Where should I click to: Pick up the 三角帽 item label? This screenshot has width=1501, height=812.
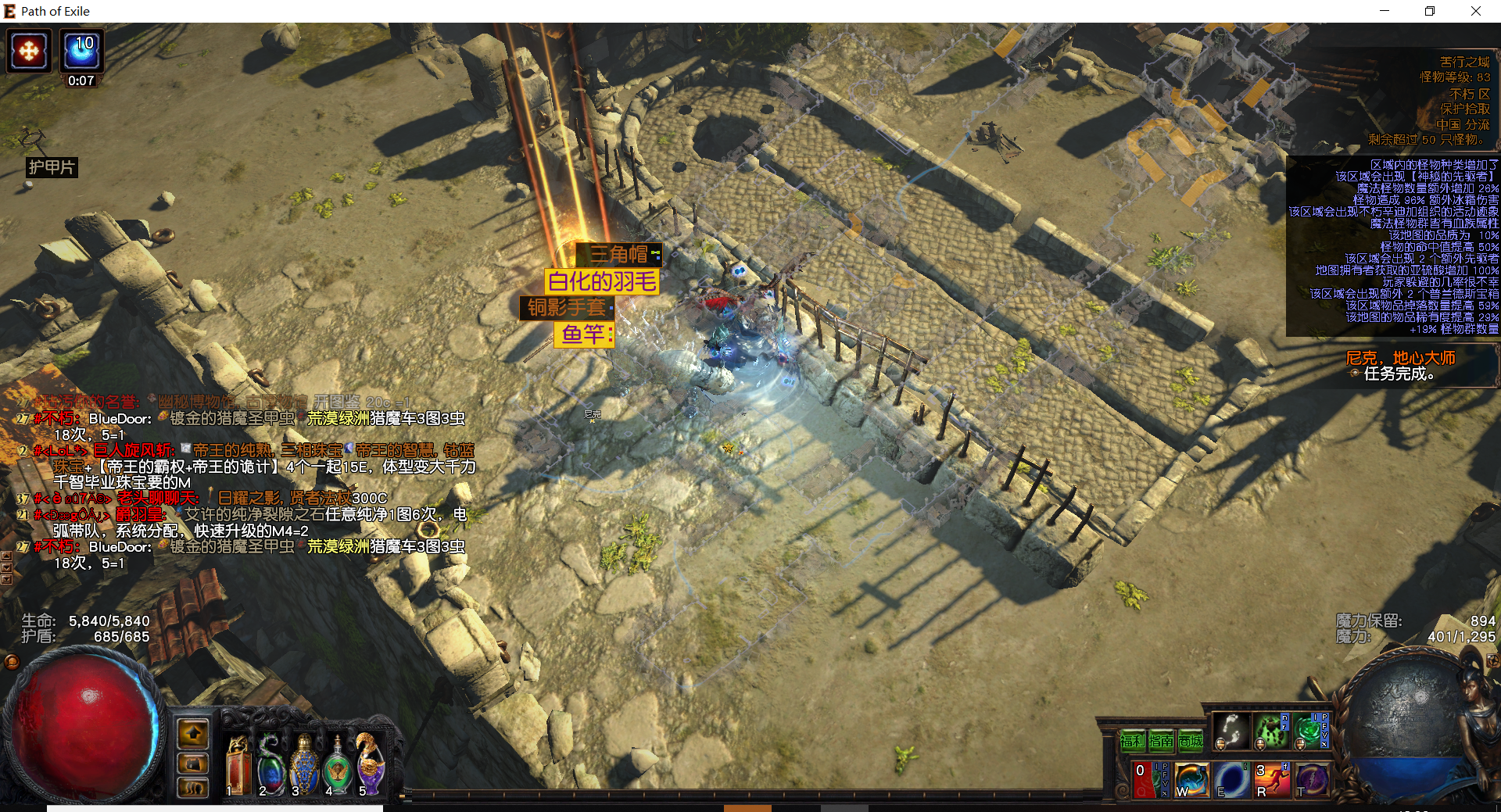(618, 254)
